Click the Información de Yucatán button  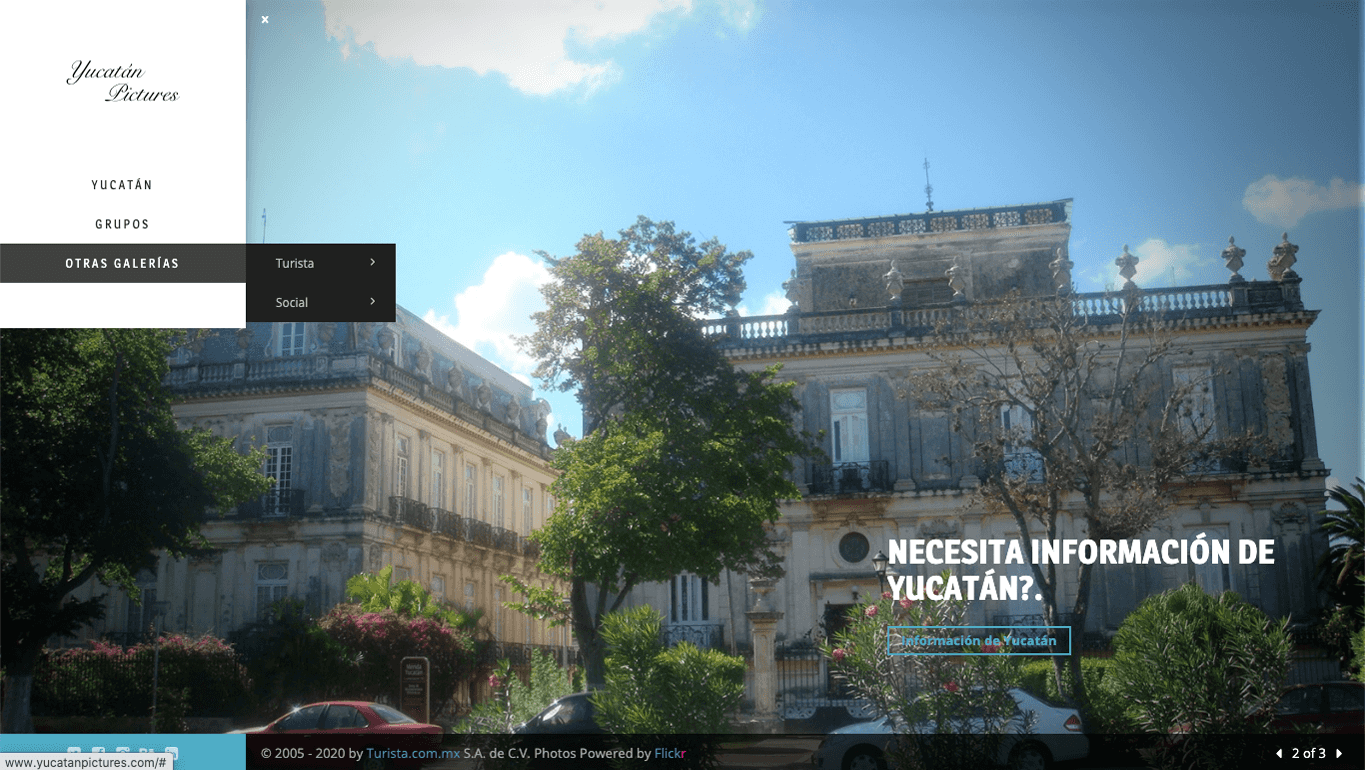tap(978, 640)
